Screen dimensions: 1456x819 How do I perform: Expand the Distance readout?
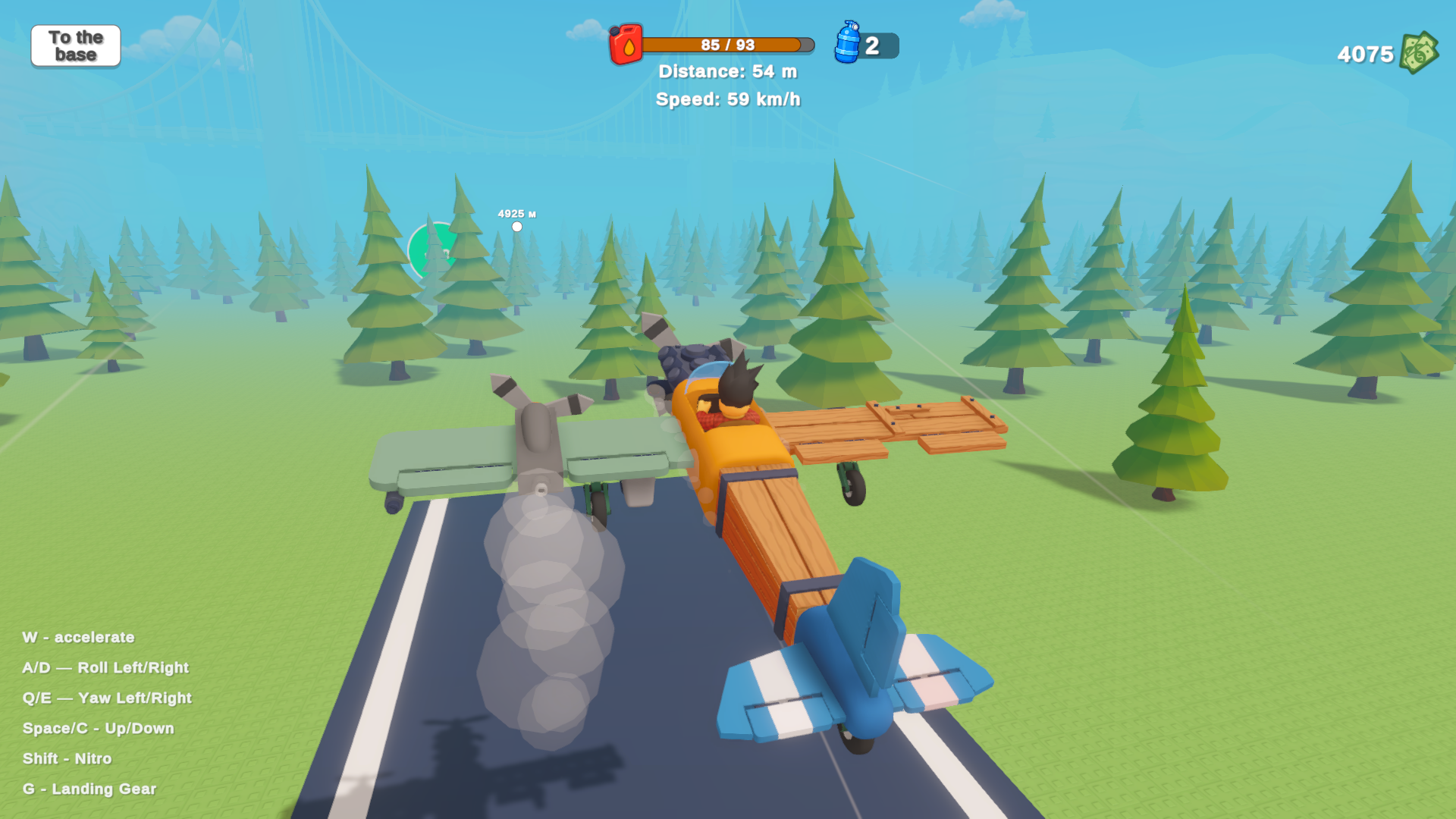(x=730, y=71)
